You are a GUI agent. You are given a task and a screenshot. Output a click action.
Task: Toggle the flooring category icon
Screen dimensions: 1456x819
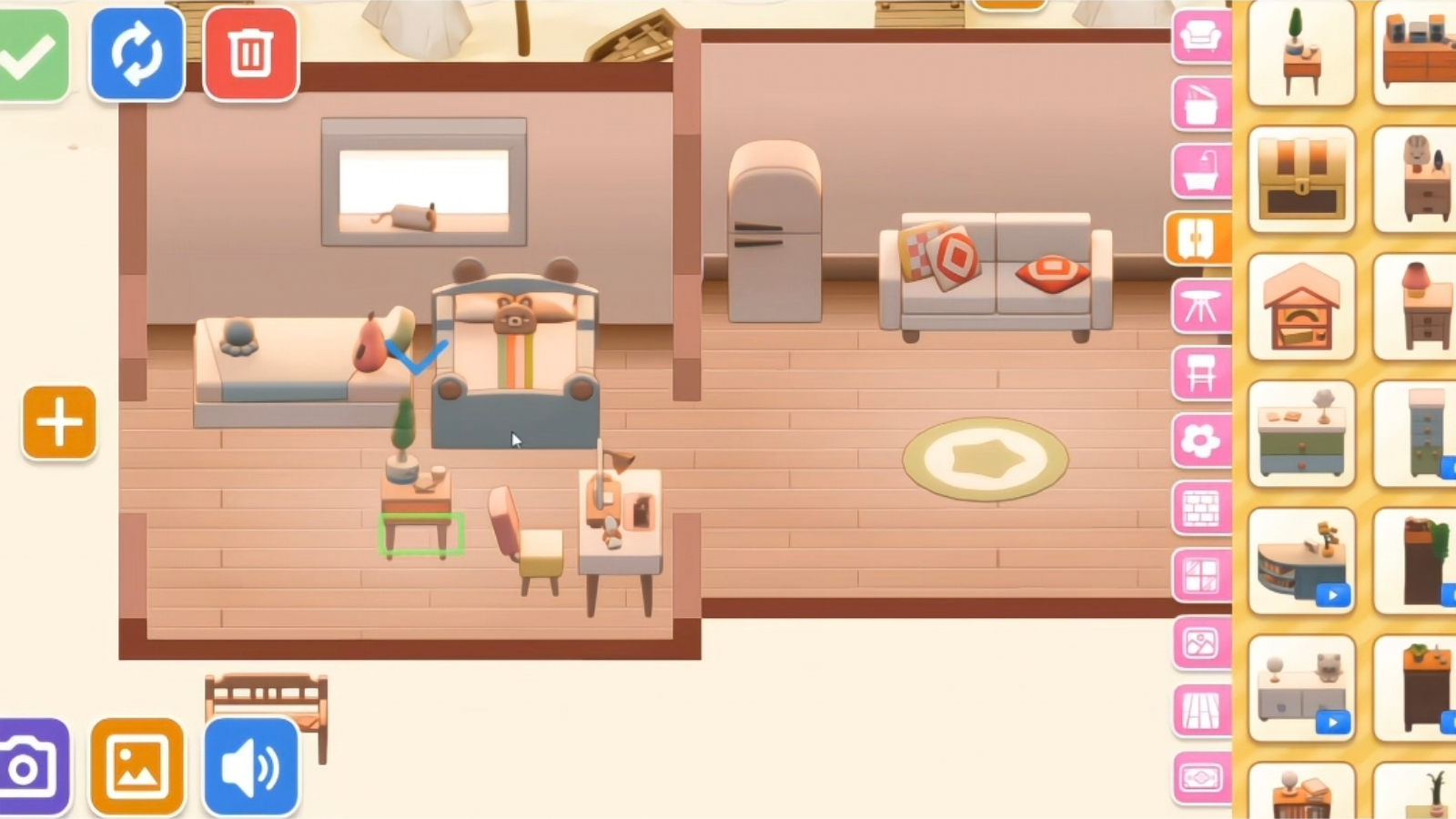pos(1199,708)
